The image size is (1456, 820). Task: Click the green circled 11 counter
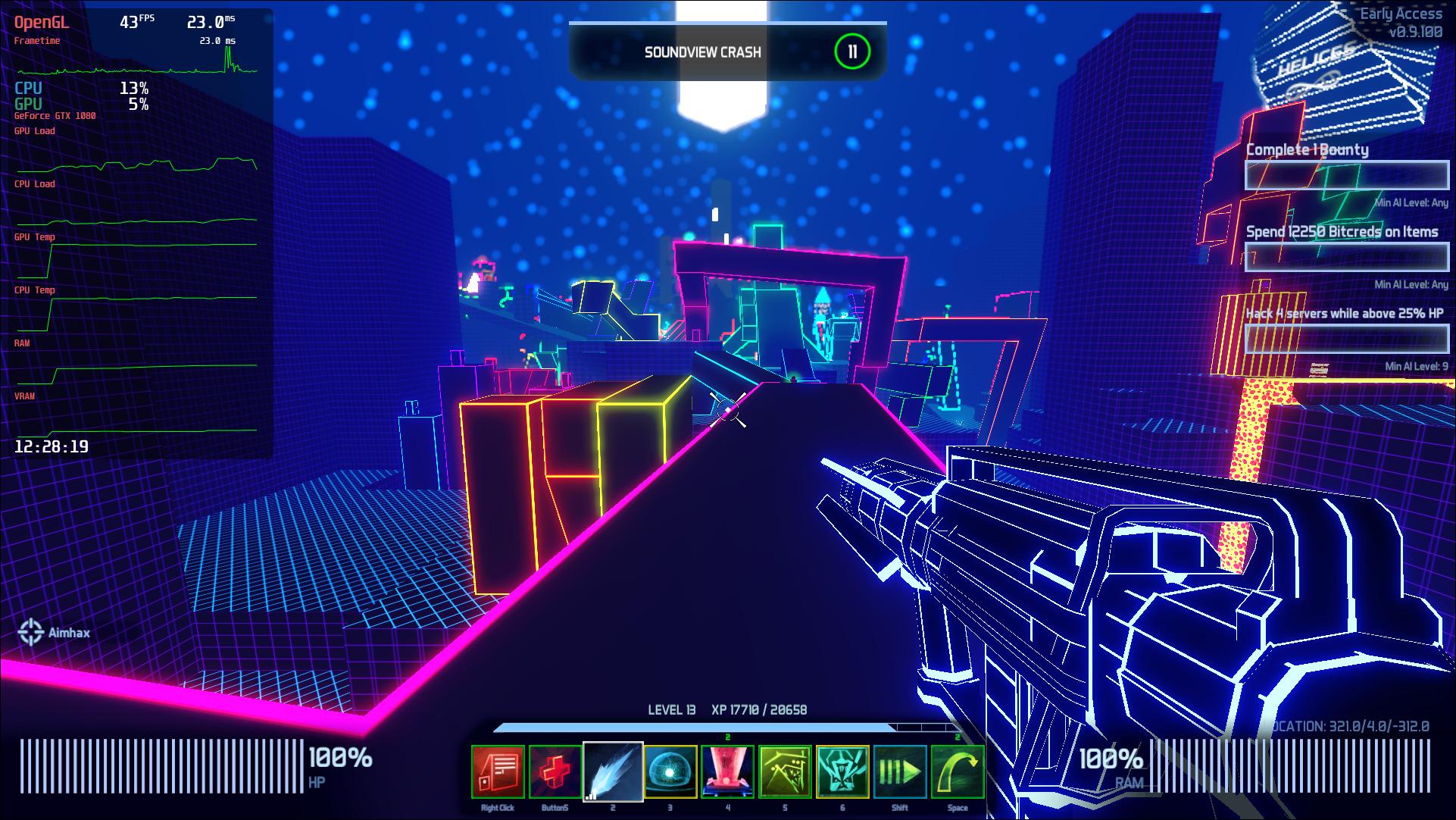(852, 52)
